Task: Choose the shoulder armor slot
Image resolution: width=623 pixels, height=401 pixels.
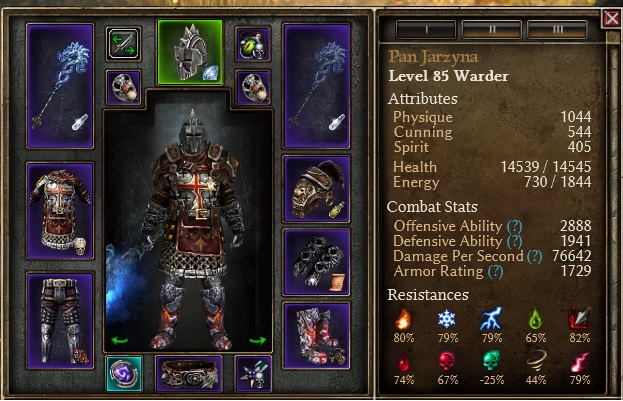Action: point(317,187)
